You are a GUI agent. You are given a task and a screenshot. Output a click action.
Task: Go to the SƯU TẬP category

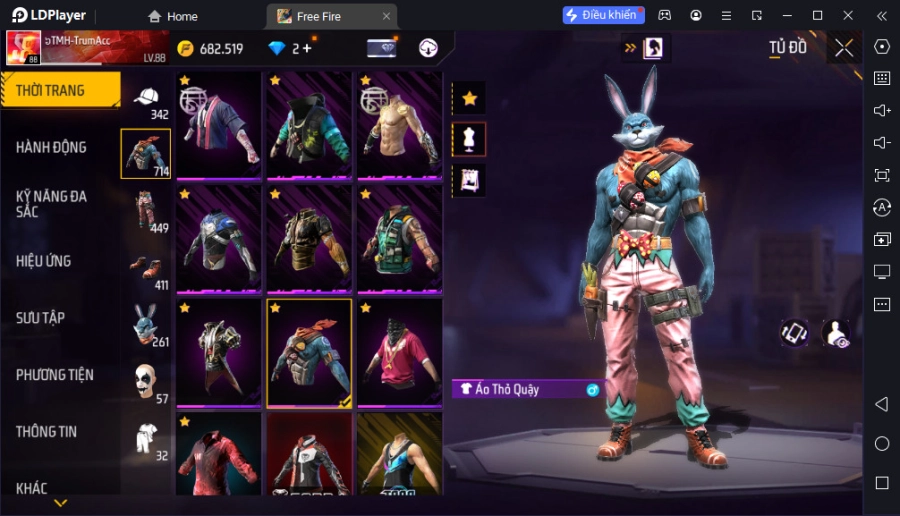[41, 318]
